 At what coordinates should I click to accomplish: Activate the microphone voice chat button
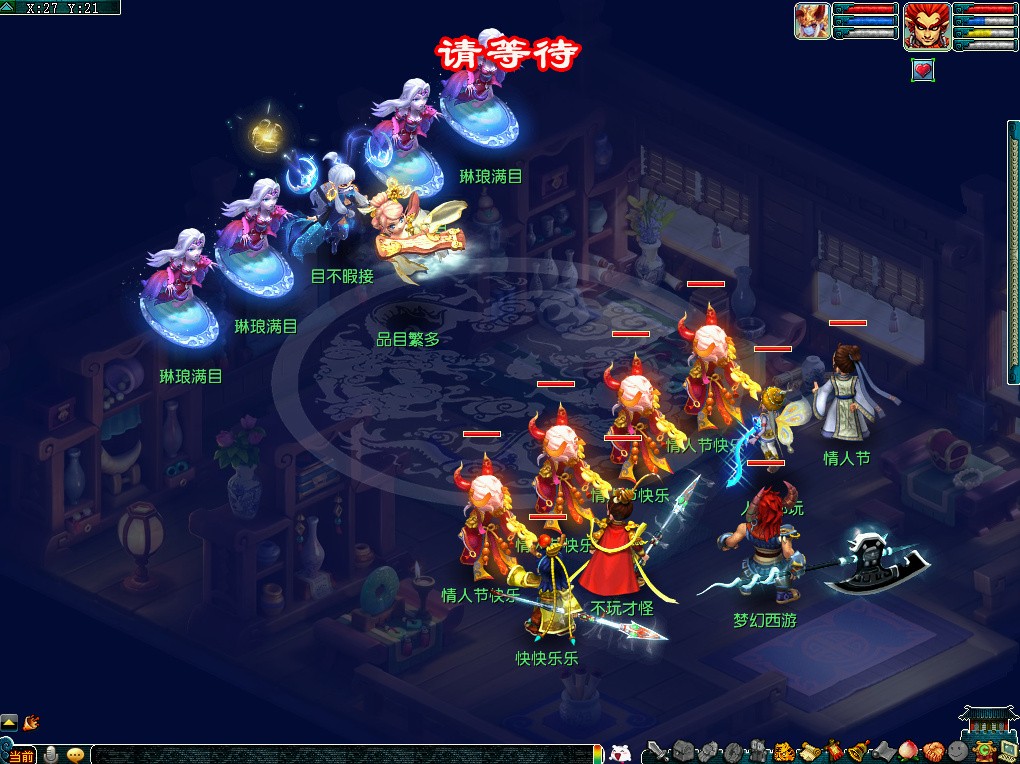51,755
